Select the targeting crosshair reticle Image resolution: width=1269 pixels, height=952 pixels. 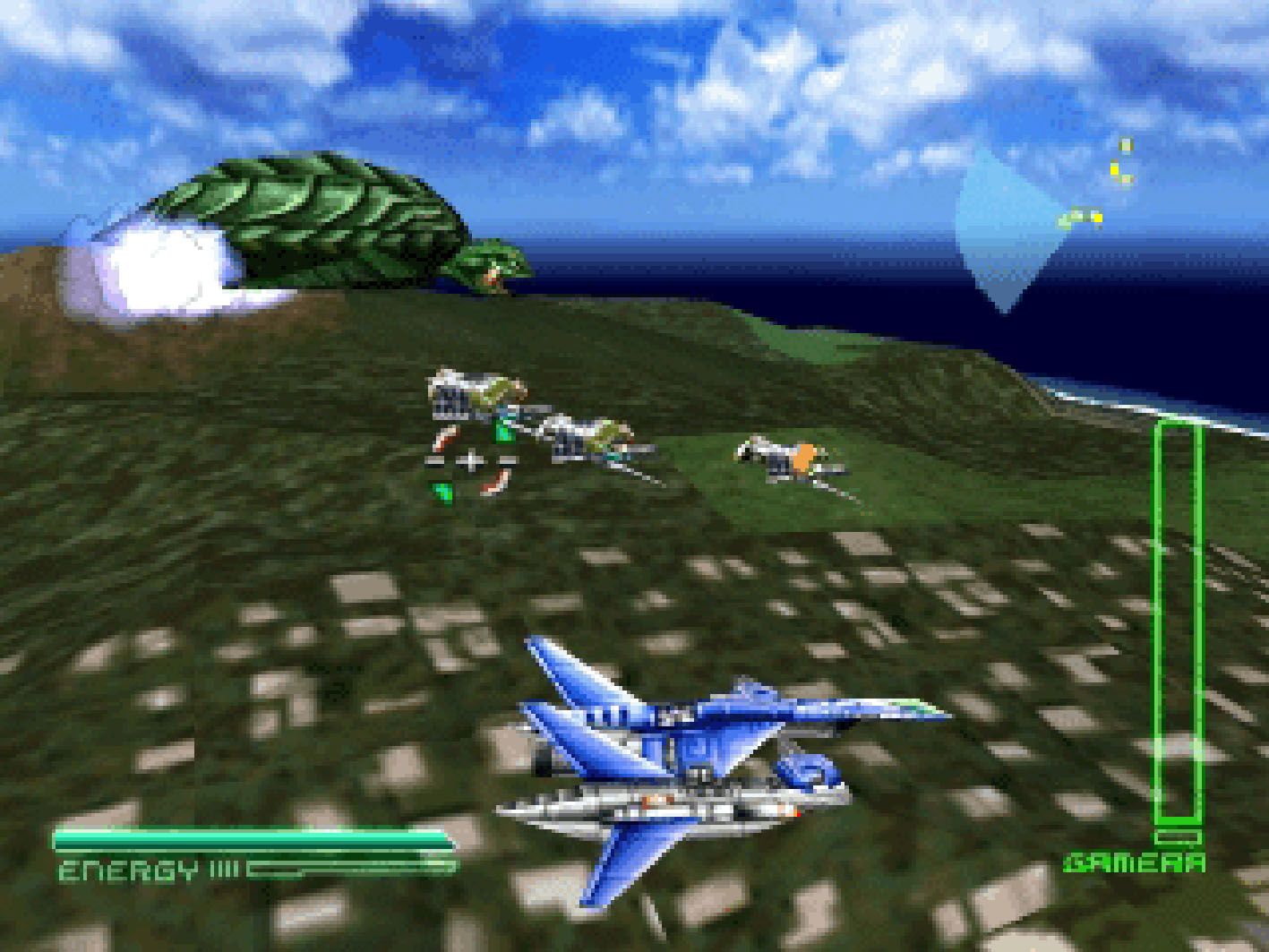point(471,462)
